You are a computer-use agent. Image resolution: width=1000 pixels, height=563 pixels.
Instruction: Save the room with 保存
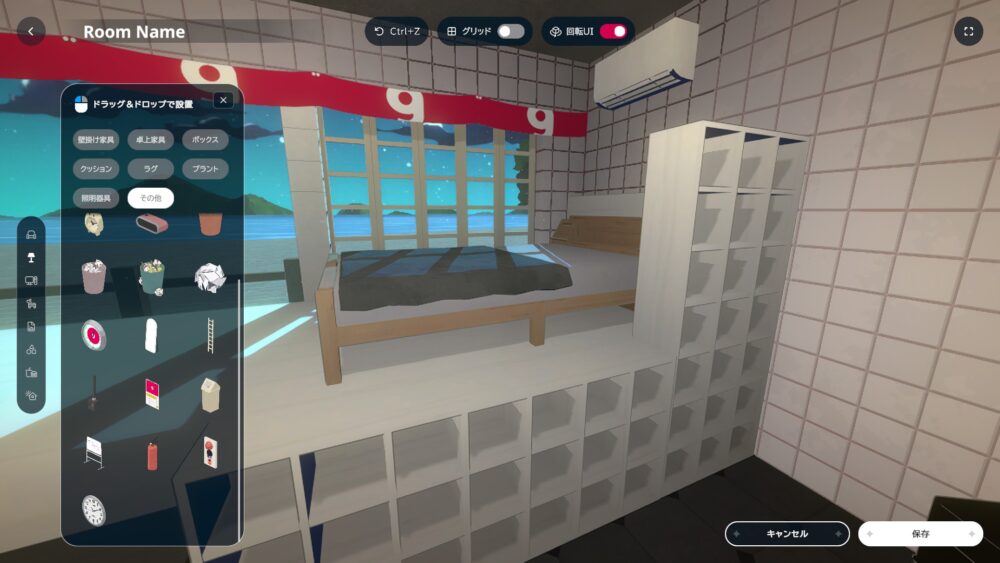tap(920, 534)
